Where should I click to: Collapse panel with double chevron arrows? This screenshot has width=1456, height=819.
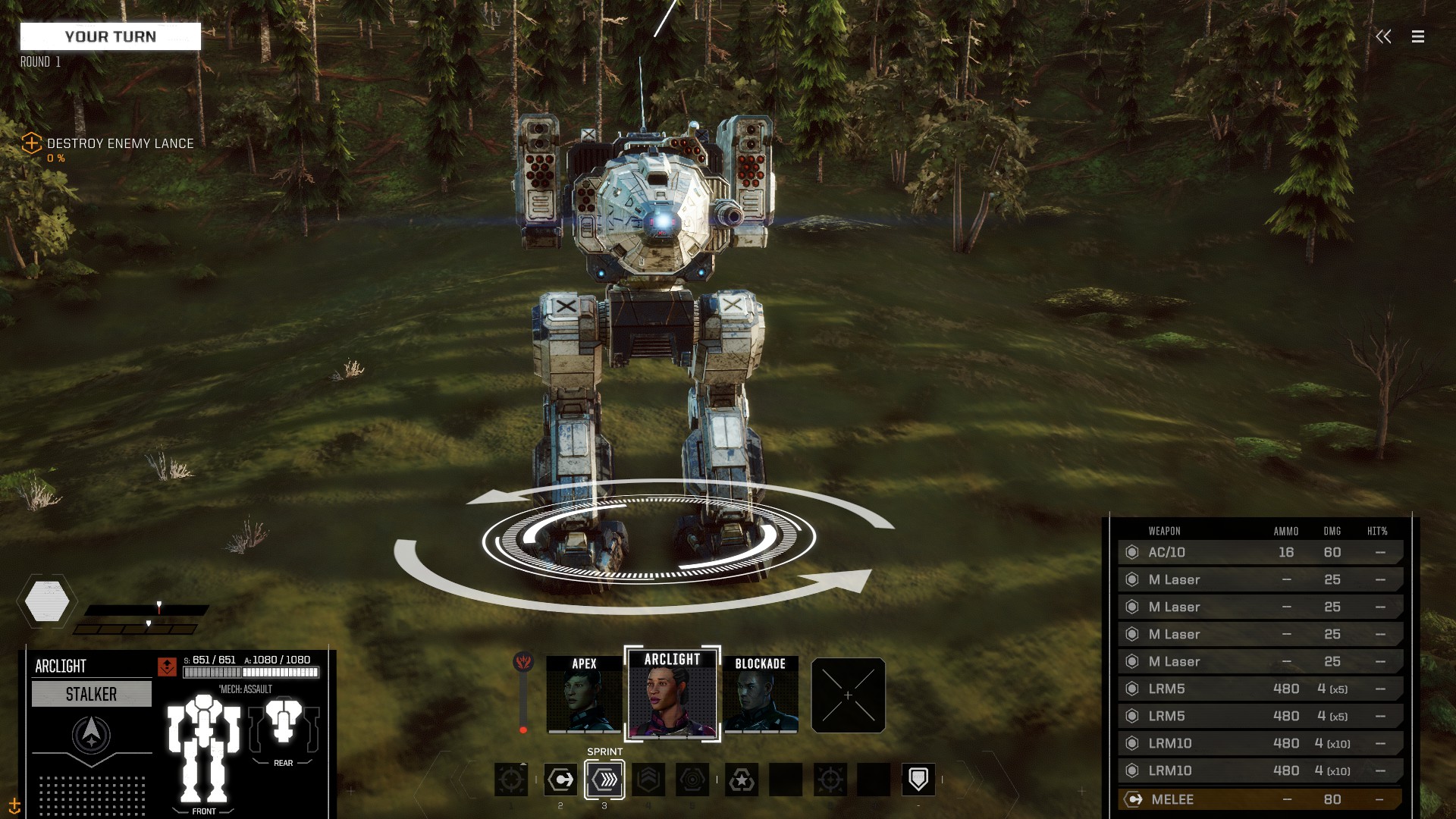click(1383, 36)
